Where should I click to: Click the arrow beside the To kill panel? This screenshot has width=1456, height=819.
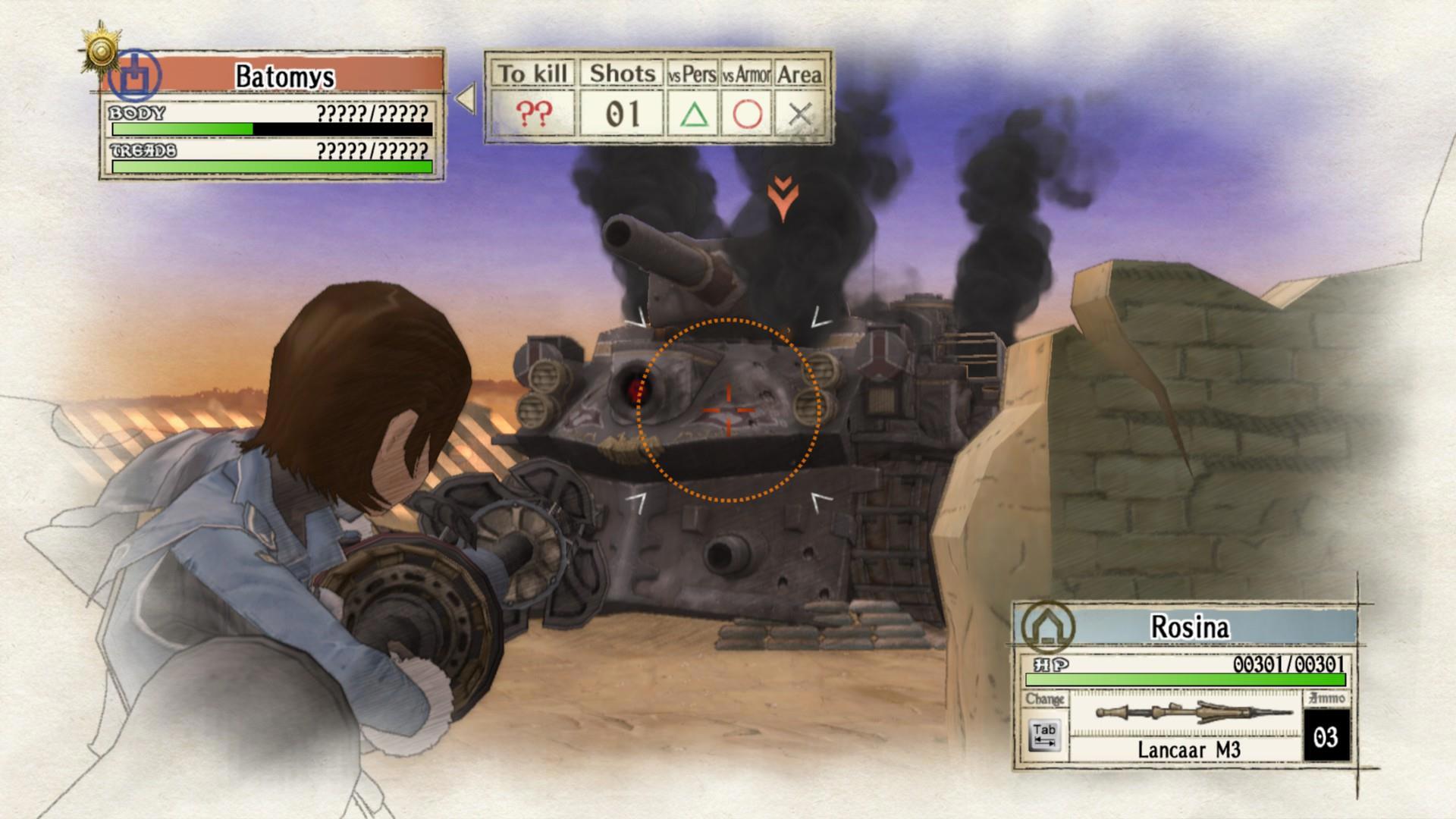click(x=465, y=99)
